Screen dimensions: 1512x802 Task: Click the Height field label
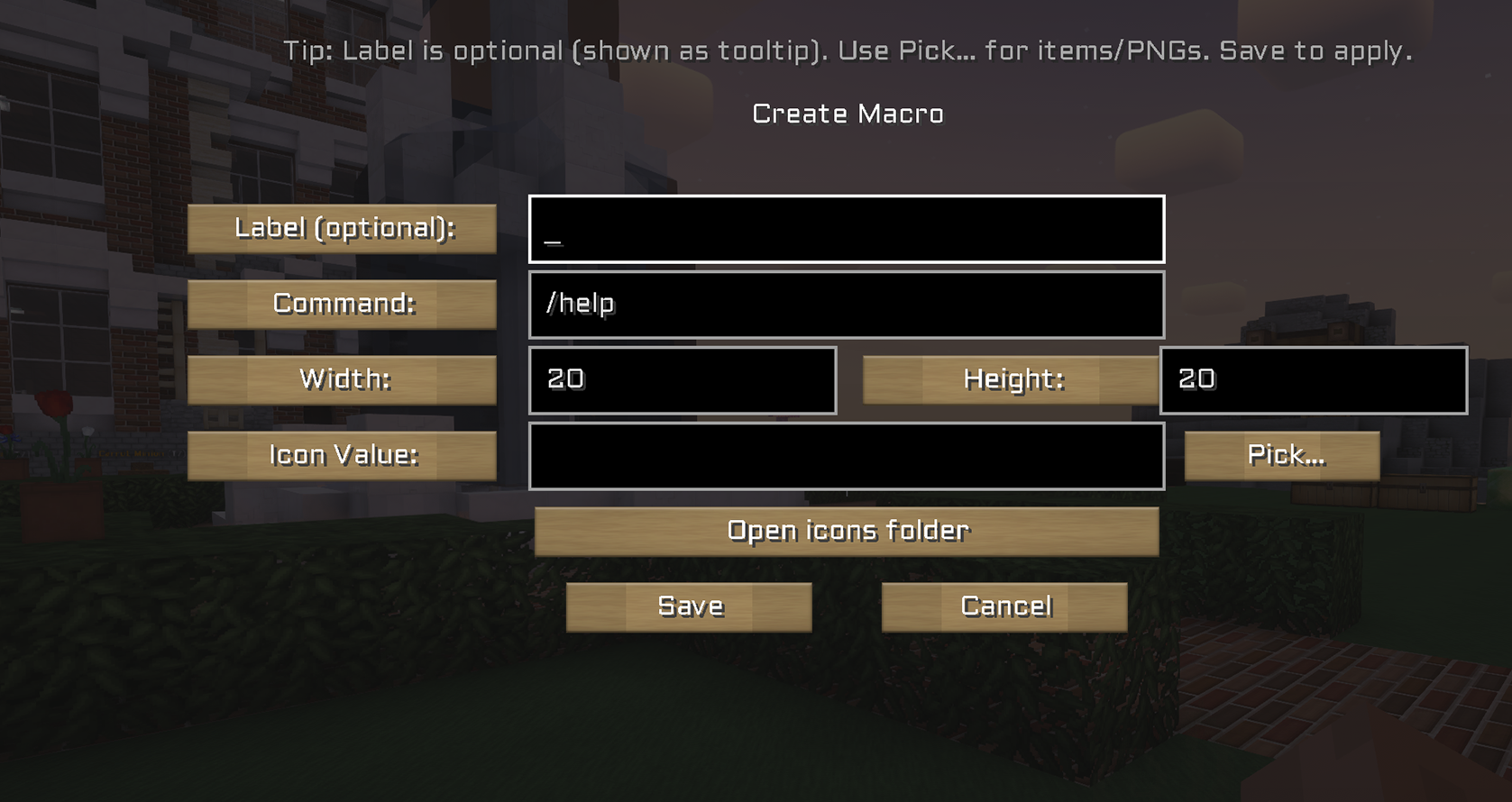click(1012, 379)
